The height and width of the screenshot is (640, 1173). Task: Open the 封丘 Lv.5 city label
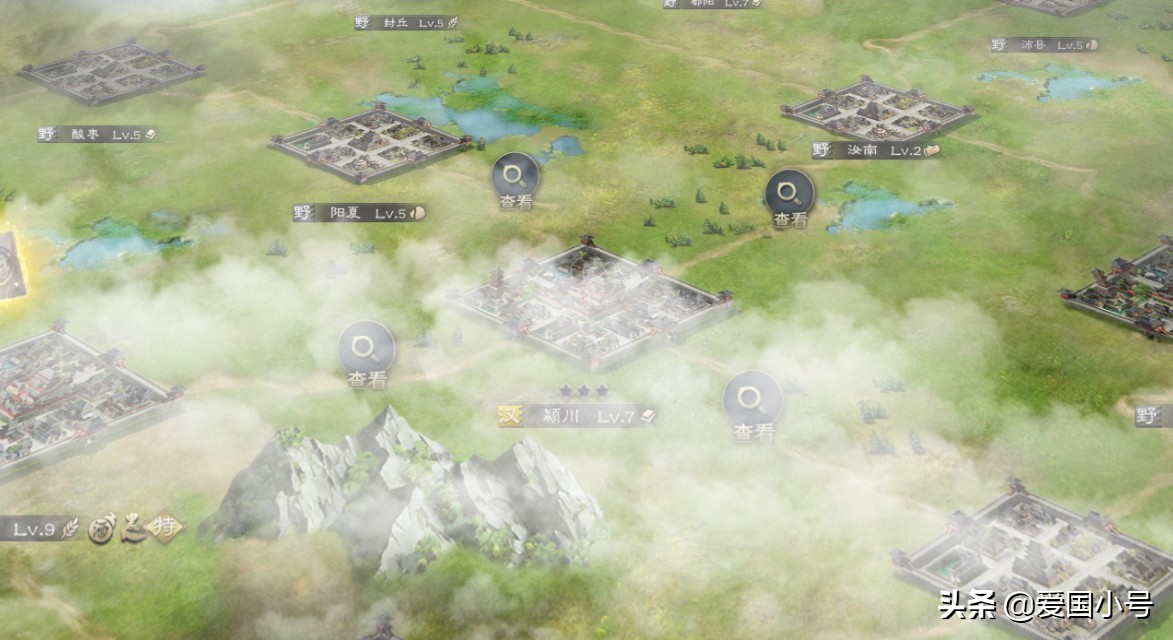pos(407,22)
